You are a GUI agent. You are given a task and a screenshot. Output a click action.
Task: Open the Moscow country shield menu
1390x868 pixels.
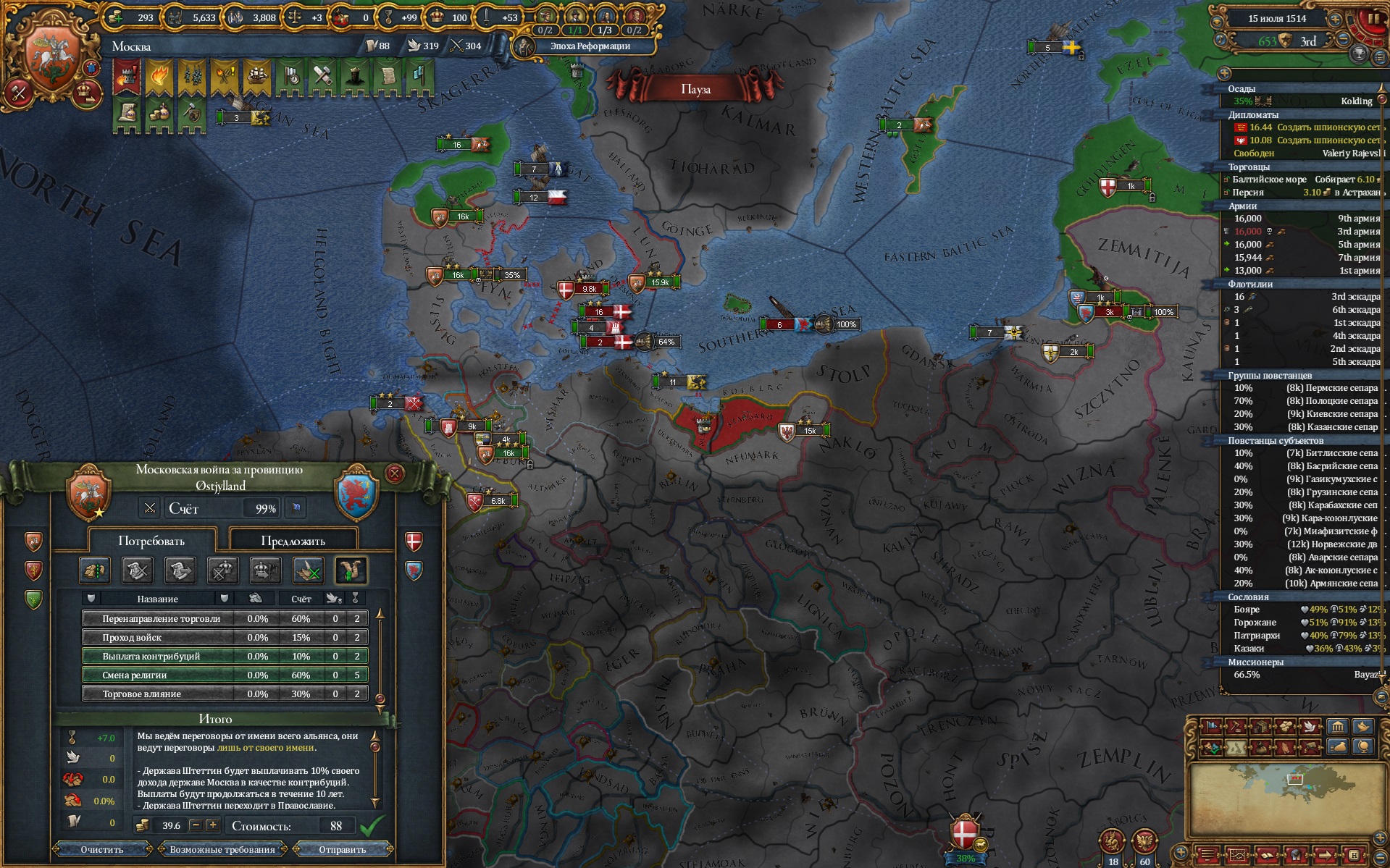pyautogui.click(x=51, y=56)
